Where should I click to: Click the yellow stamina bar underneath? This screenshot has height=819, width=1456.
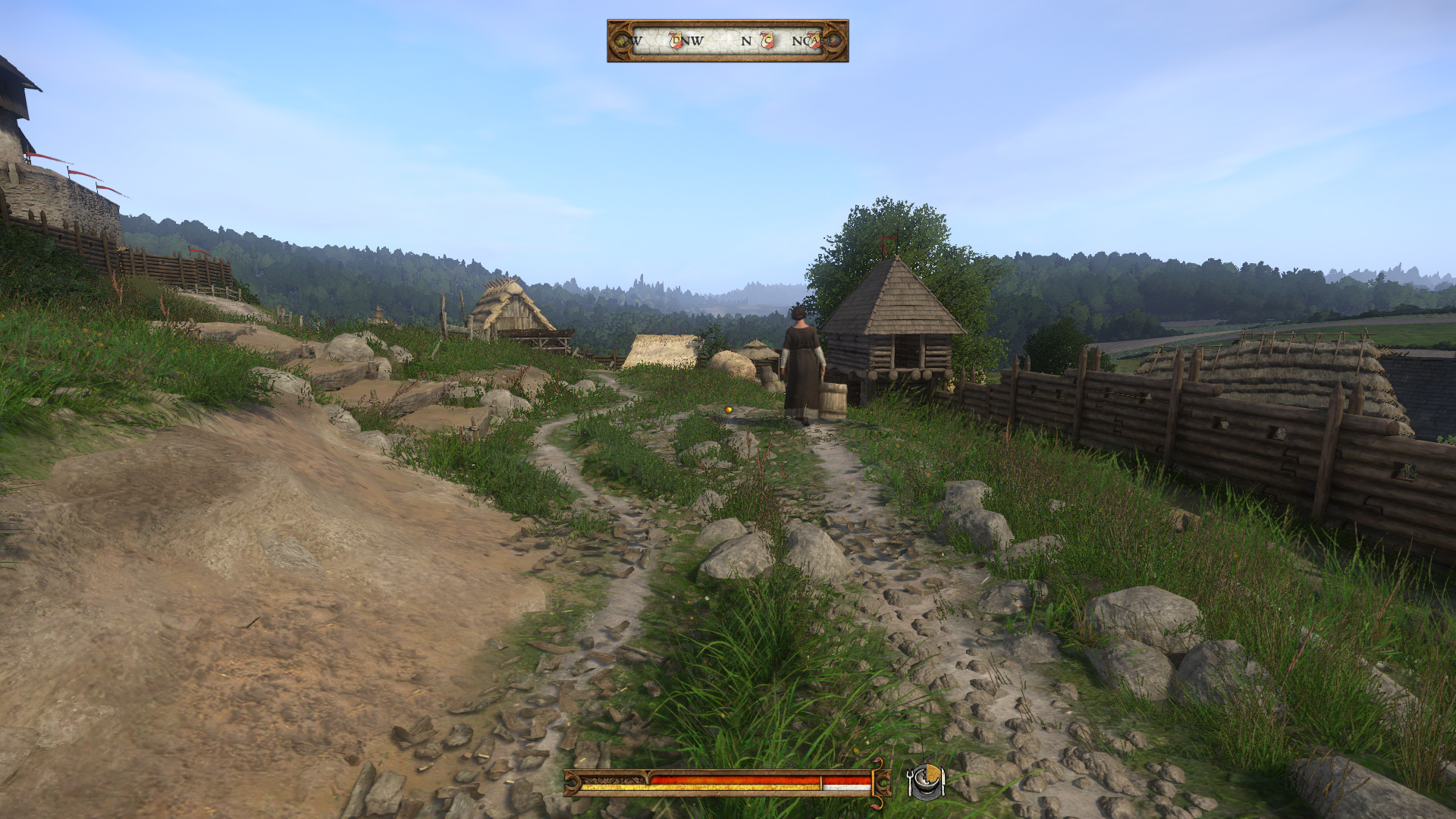point(720,786)
